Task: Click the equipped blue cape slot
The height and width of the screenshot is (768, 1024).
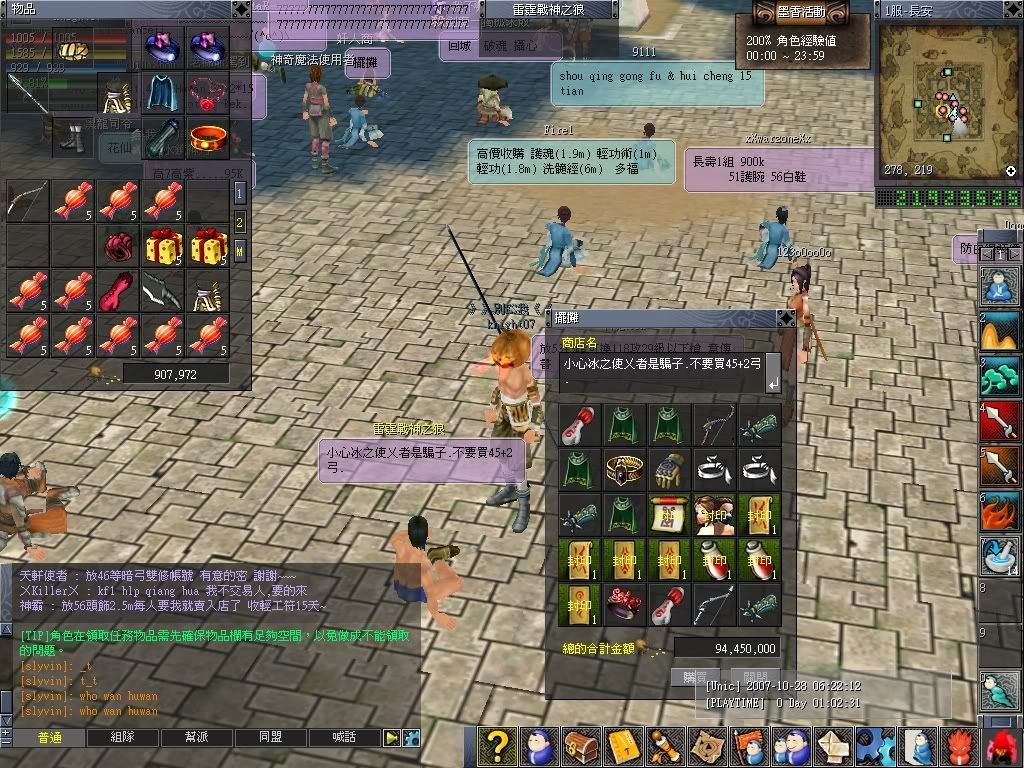Action: point(162,91)
